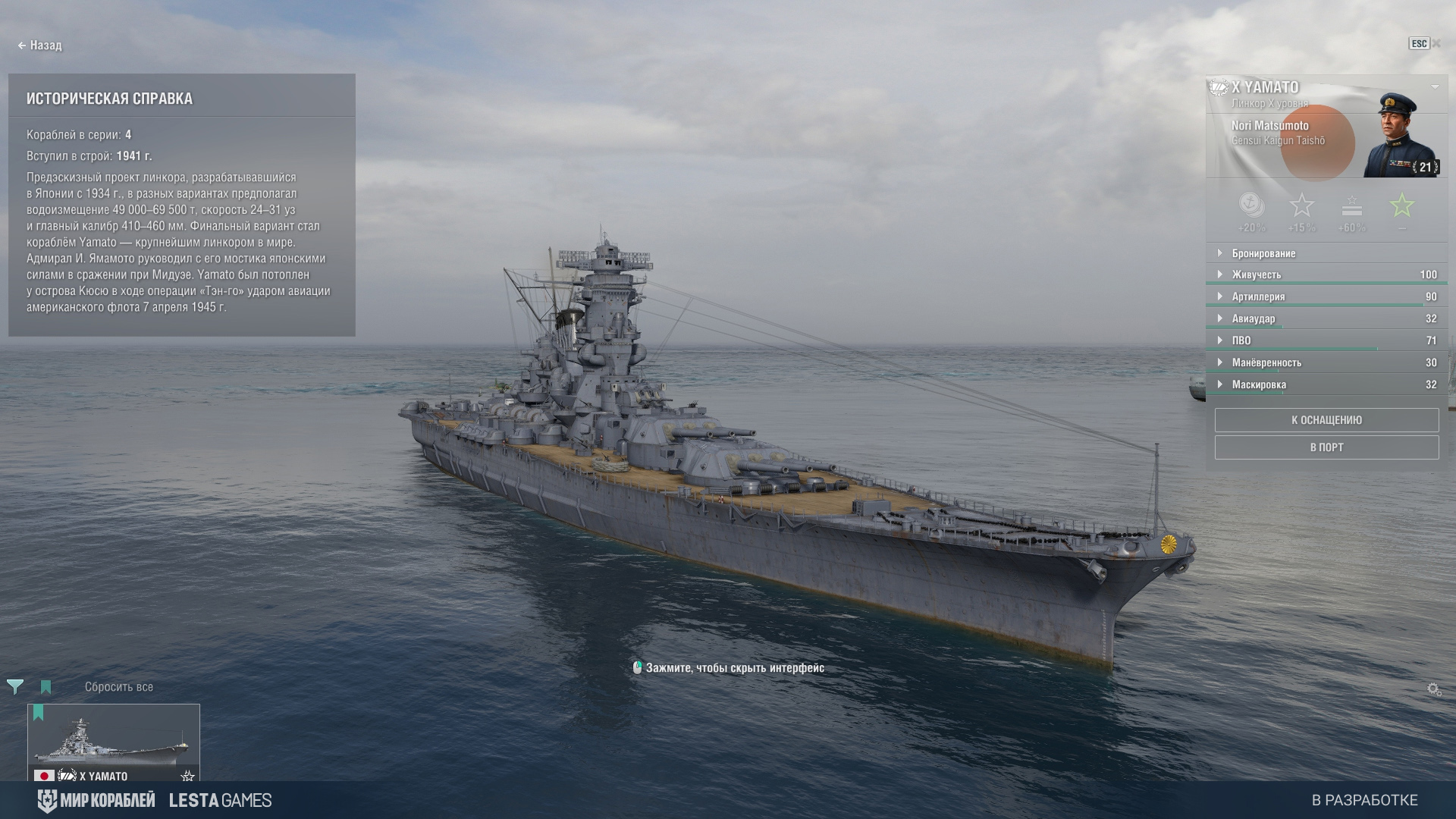Open the carousel settings gear icon
The height and width of the screenshot is (819, 1456).
pyautogui.click(x=1433, y=689)
